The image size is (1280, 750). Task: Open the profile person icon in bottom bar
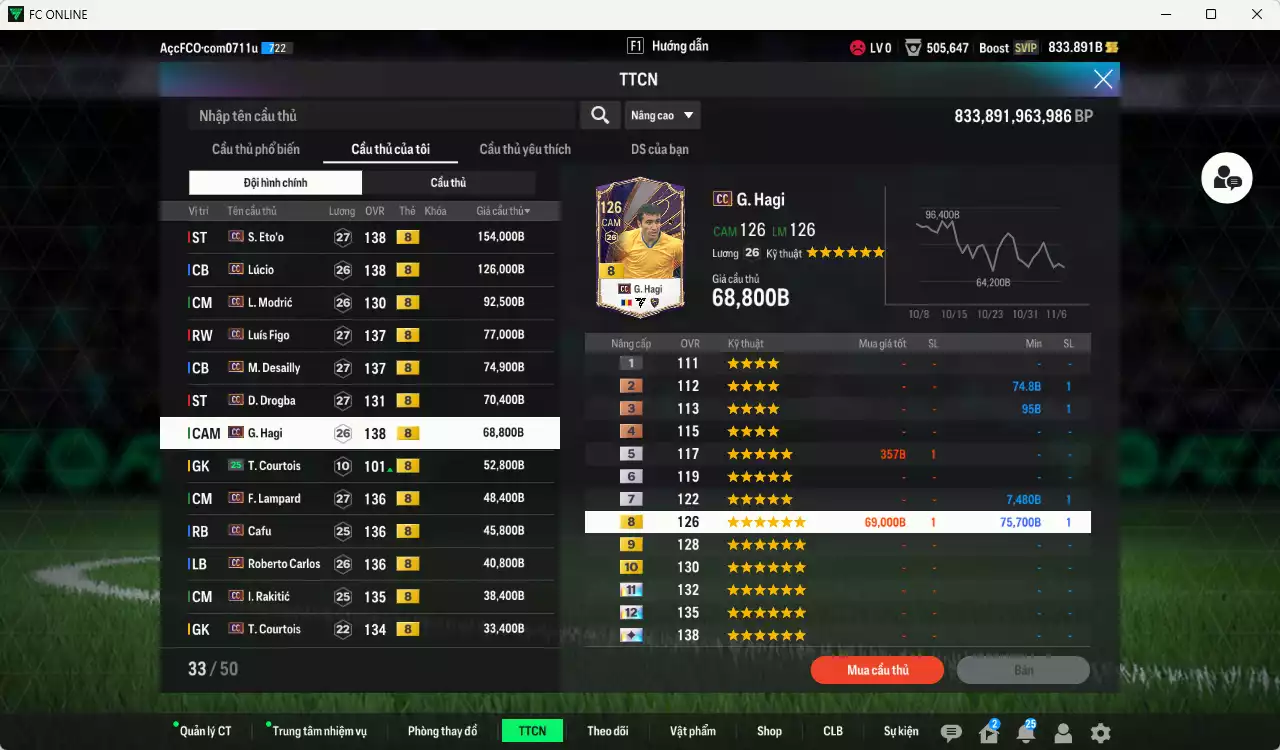(1062, 731)
